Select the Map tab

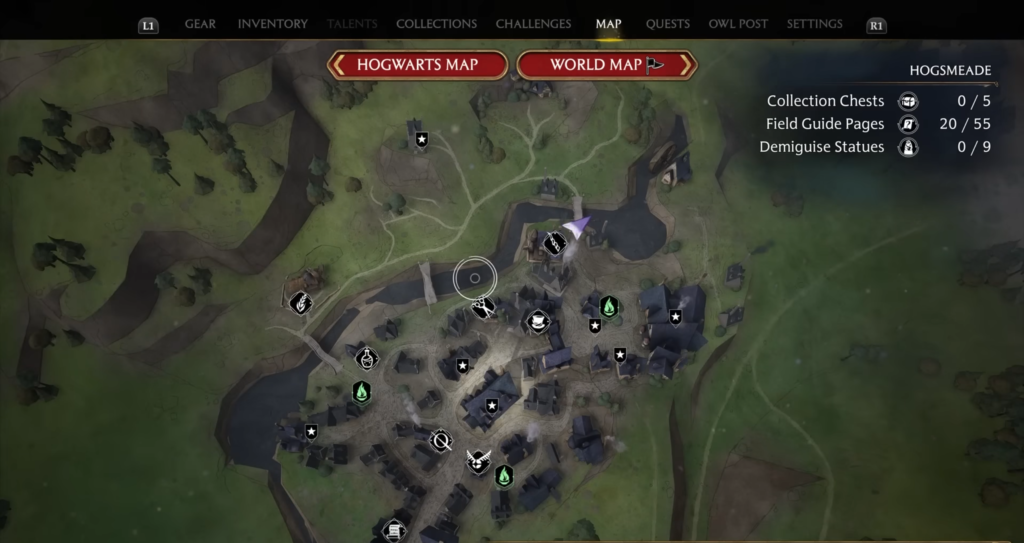[x=608, y=24]
